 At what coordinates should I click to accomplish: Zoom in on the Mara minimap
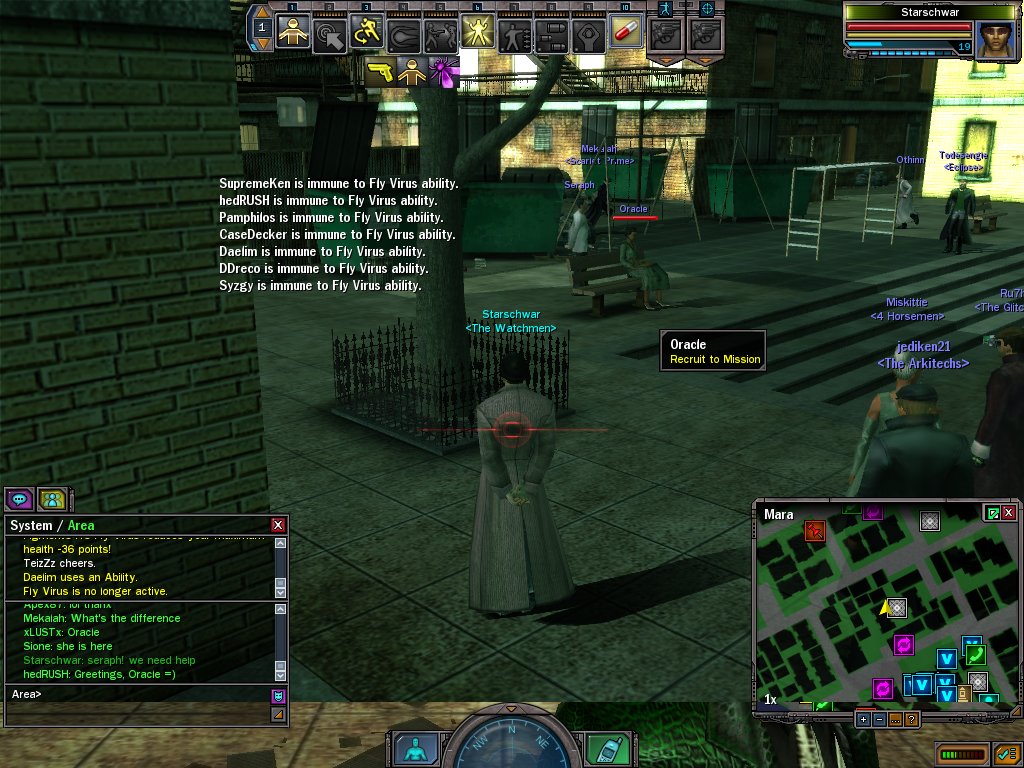pos(863,719)
